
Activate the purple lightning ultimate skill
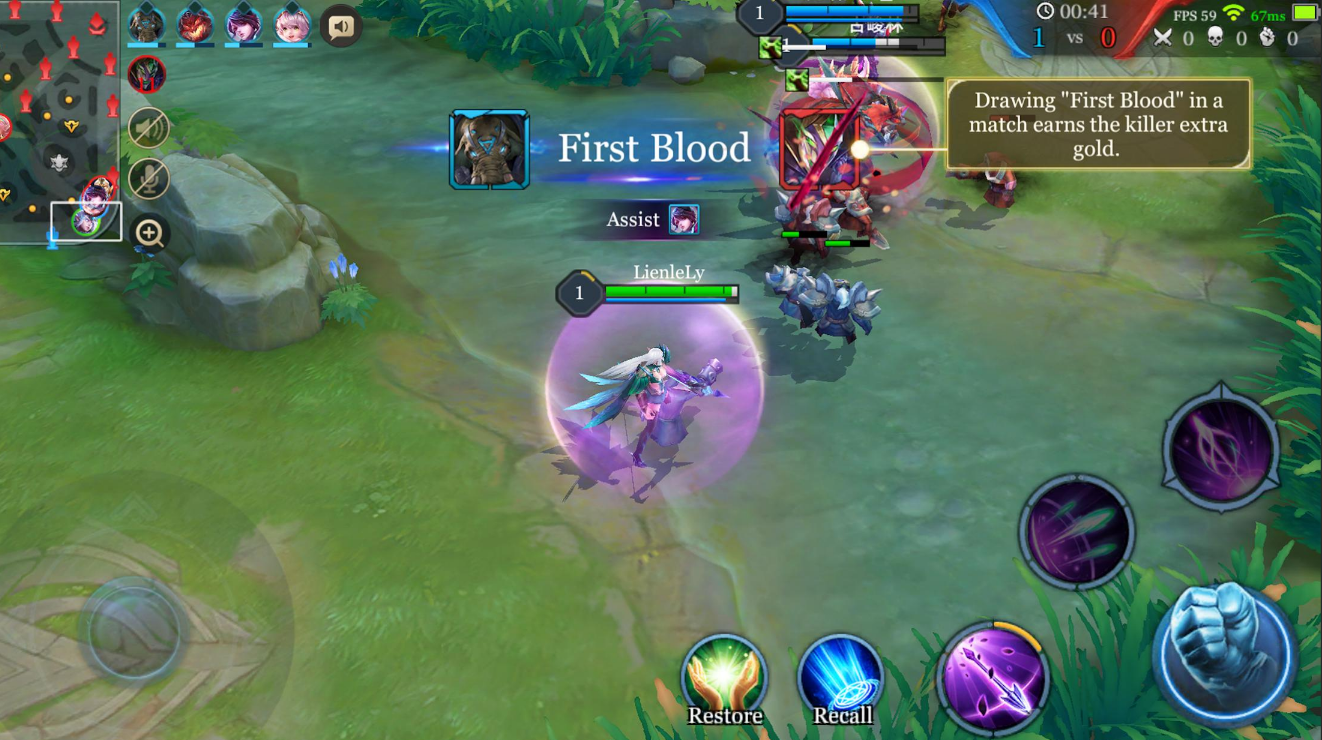[1221, 447]
